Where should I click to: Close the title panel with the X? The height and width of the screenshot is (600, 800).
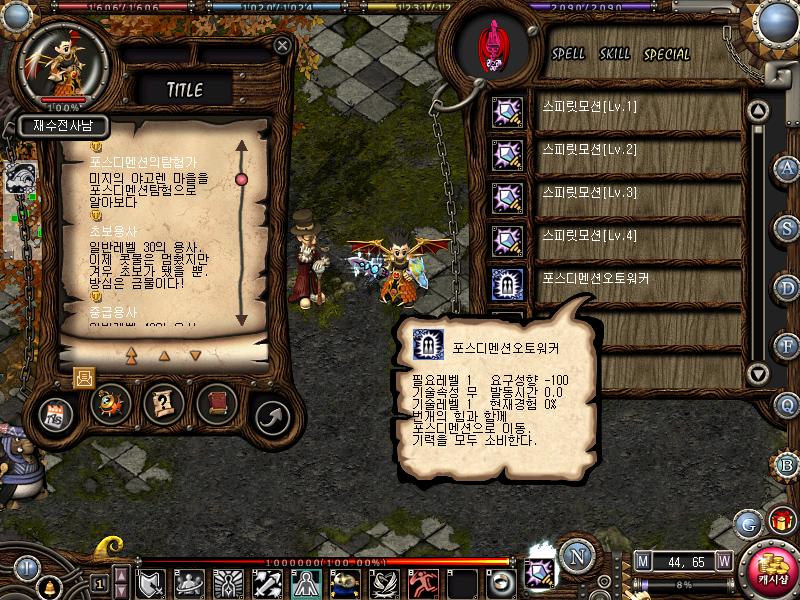[x=283, y=45]
